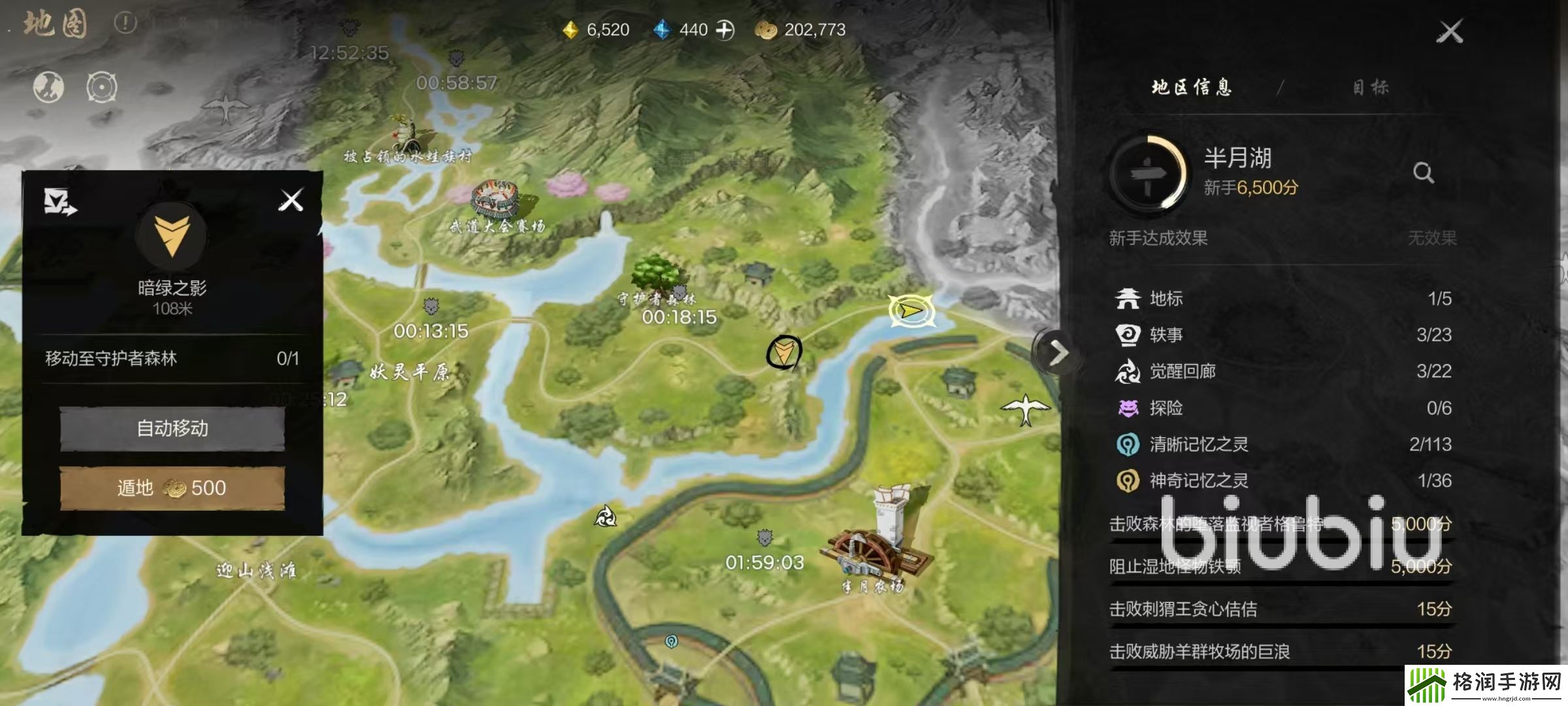This screenshot has width=1568, height=706.
Task: Click the 暗绿之影 quest marker on map
Action: pyautogui.click(x=783, y=353)
